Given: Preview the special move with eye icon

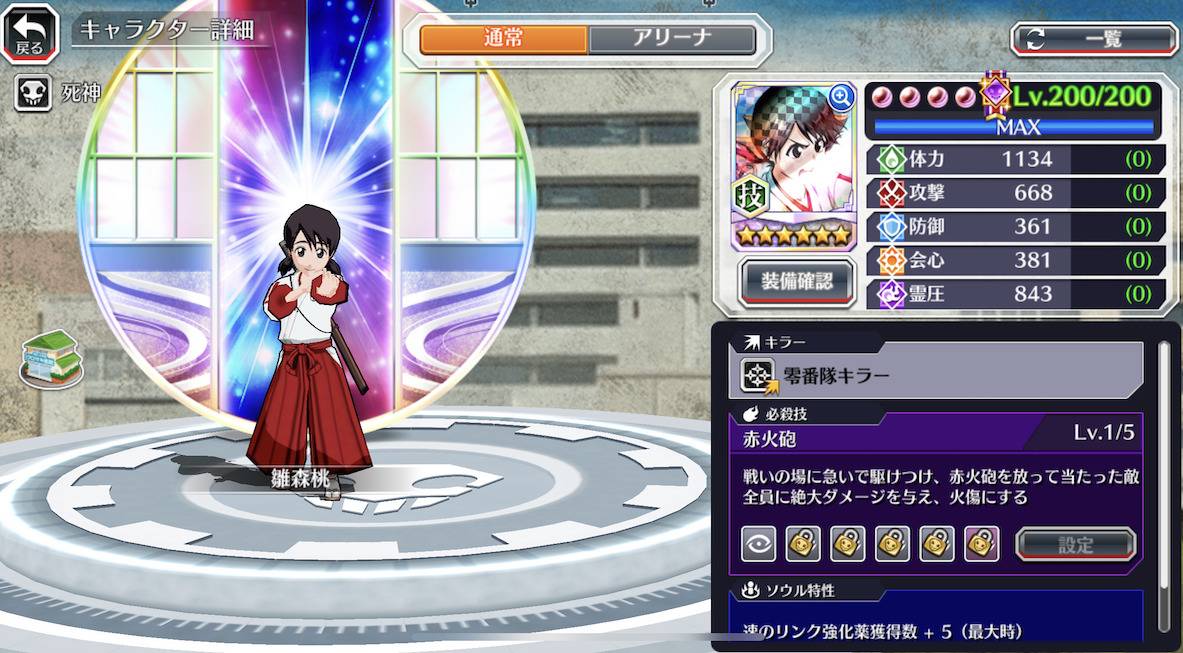Looking at the screenshot, I should (758, 543).
